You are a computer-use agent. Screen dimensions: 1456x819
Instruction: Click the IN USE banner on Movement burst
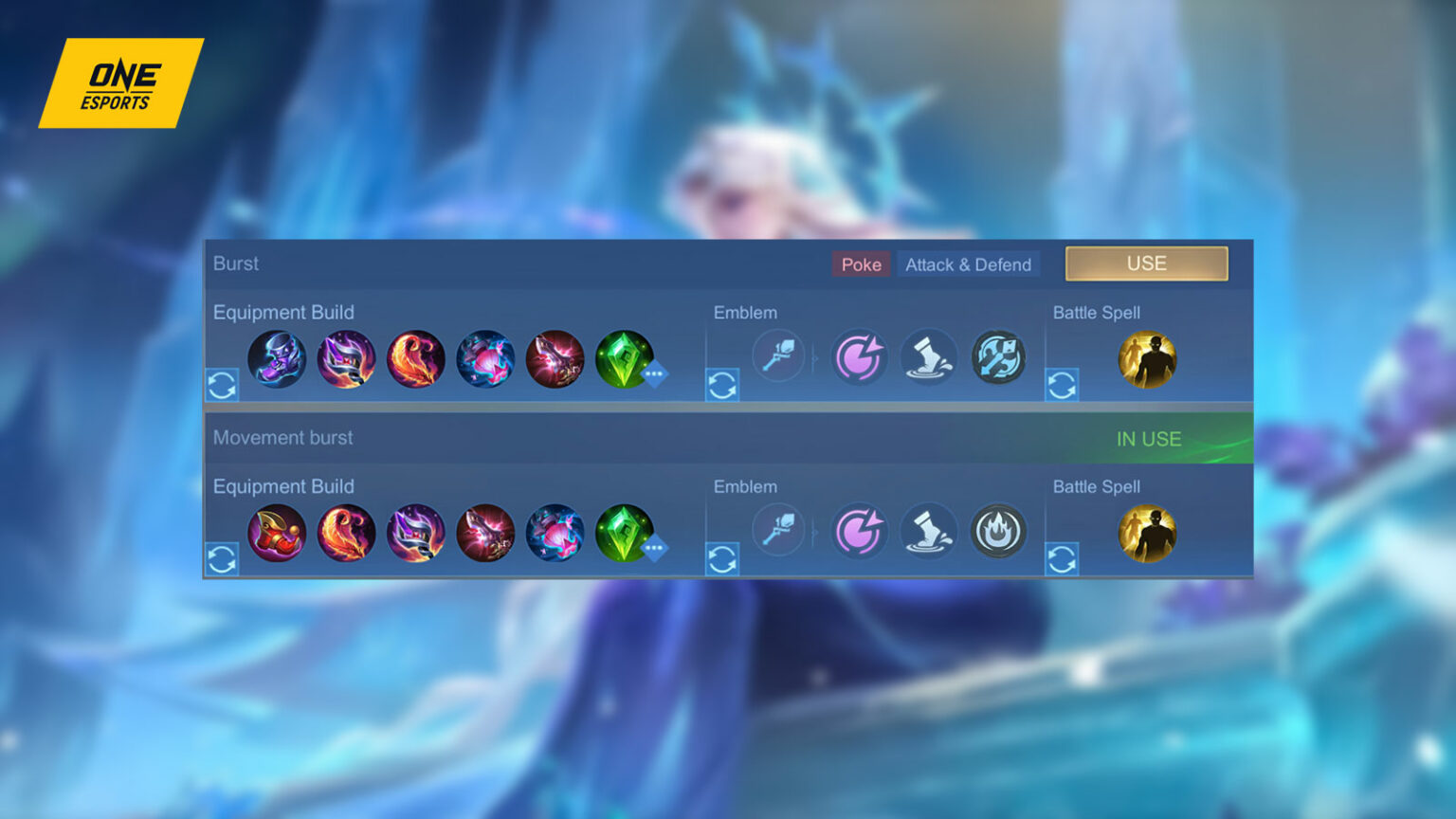tap(1147, 439)
